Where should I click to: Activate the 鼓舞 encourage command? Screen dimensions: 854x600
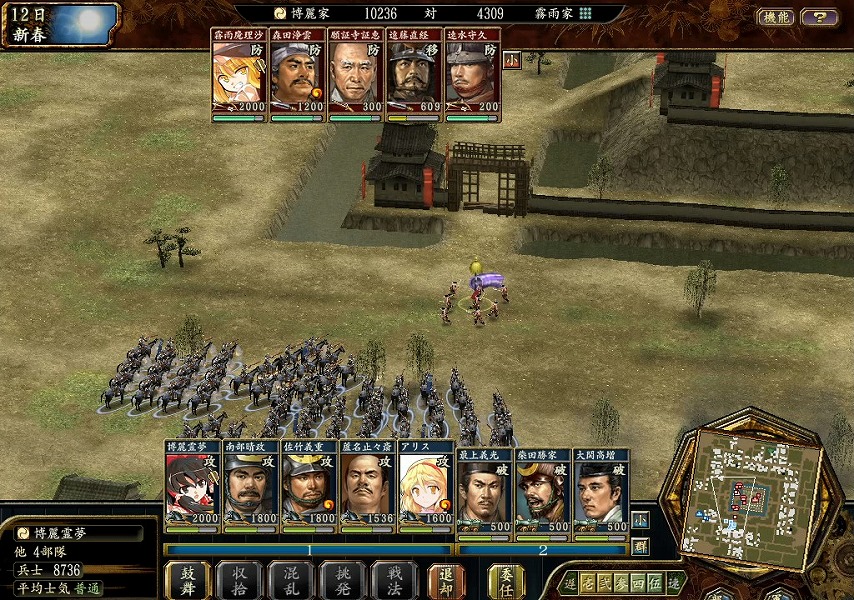(187, 580)
